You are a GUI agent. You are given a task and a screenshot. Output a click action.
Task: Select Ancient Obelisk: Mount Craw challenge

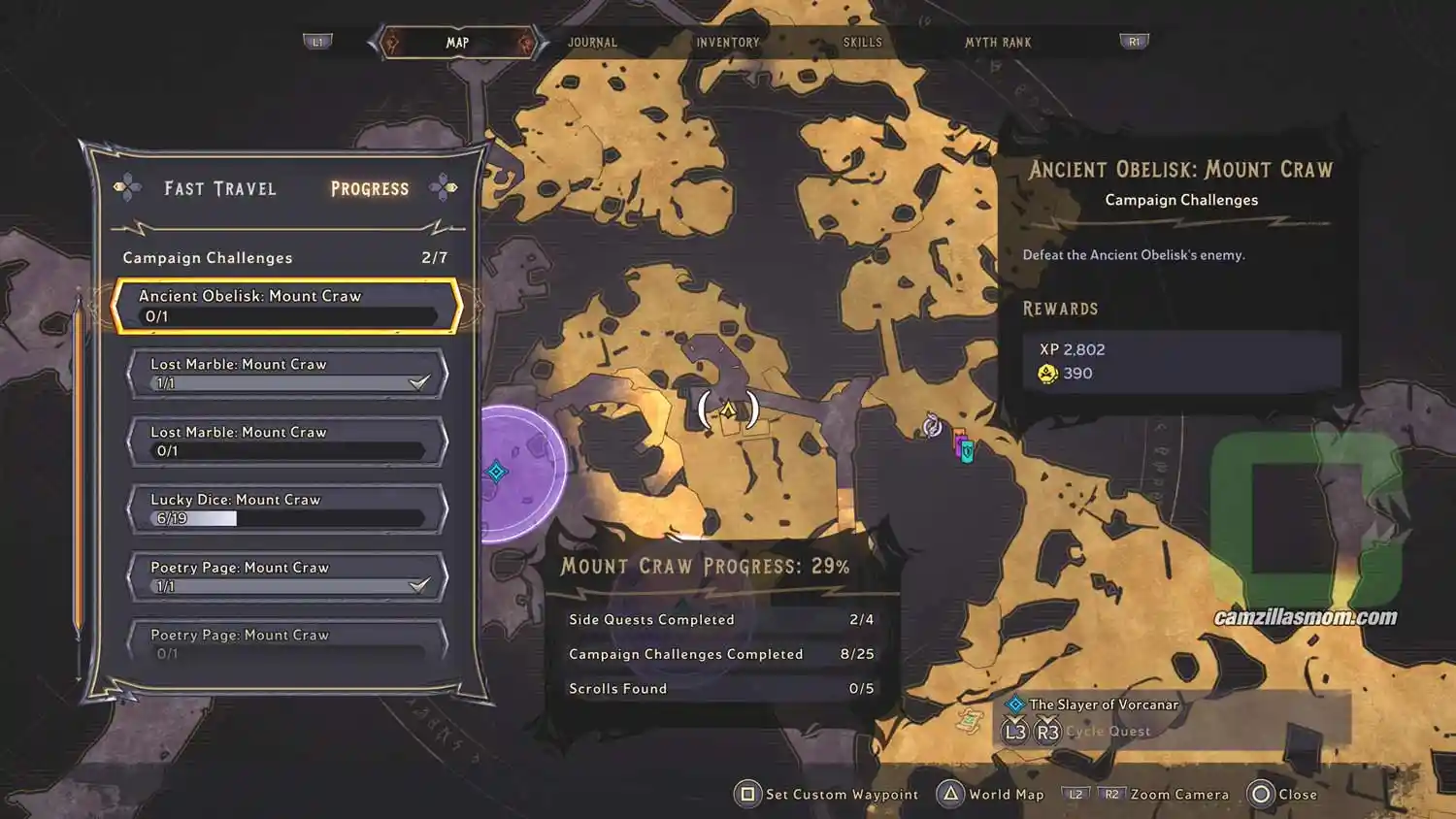pyautogui.click(x=287, y=306)
